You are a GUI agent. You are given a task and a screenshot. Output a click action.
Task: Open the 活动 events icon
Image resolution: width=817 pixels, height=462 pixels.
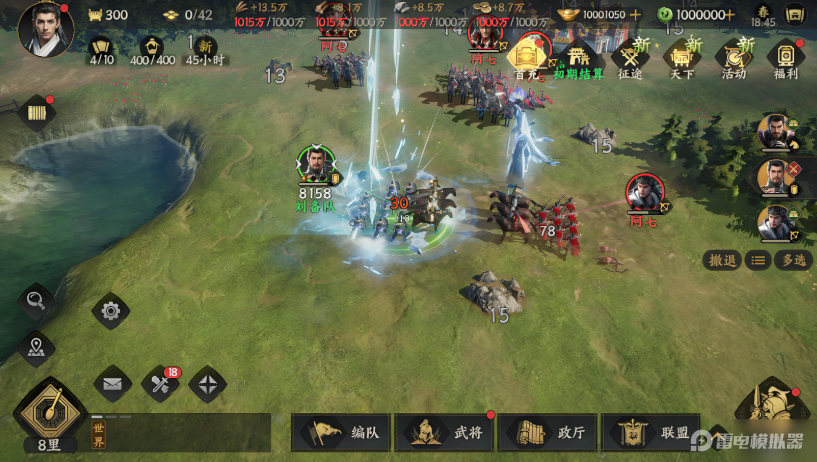click(735, 57)
